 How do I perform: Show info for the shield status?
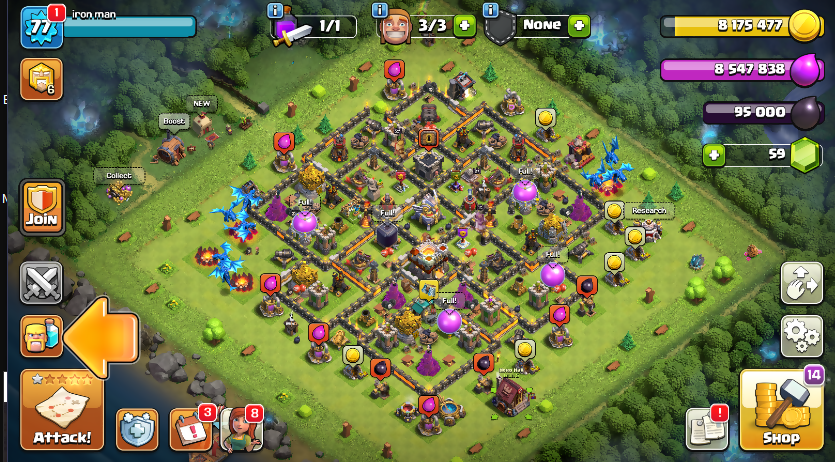point(490,10)
